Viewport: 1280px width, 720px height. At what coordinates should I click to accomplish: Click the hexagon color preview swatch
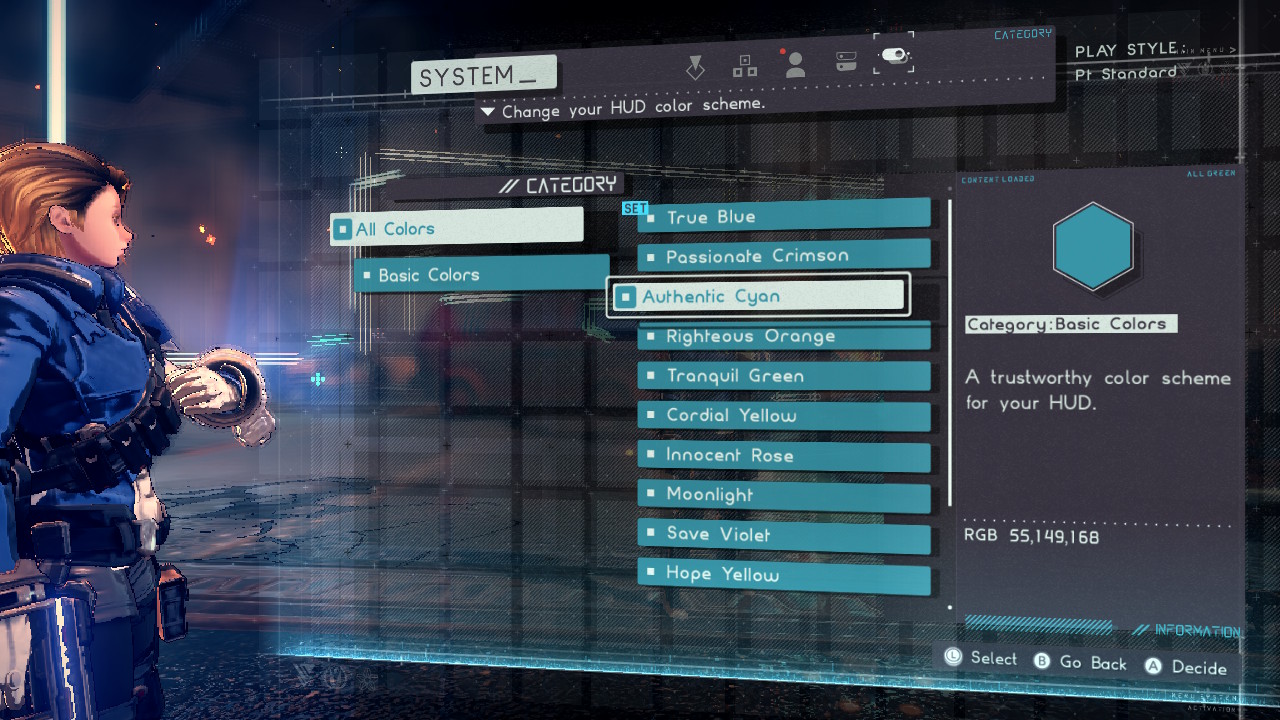pyautogui.click(x=1093, y=247)
